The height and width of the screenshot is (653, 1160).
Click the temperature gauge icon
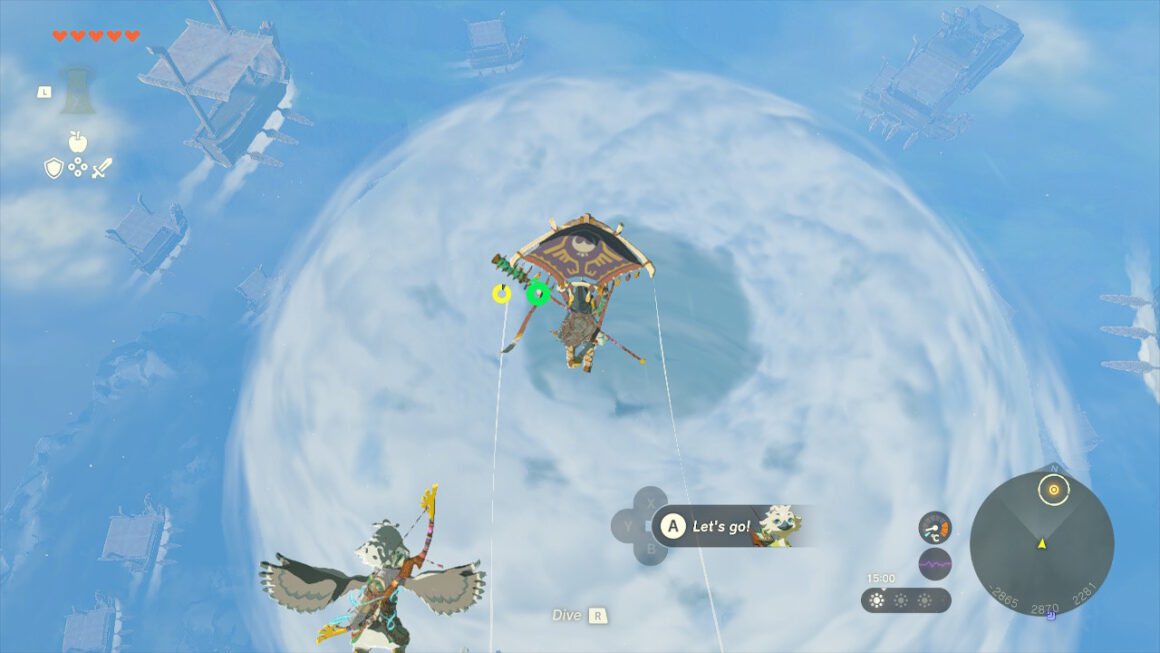point(934,527)
